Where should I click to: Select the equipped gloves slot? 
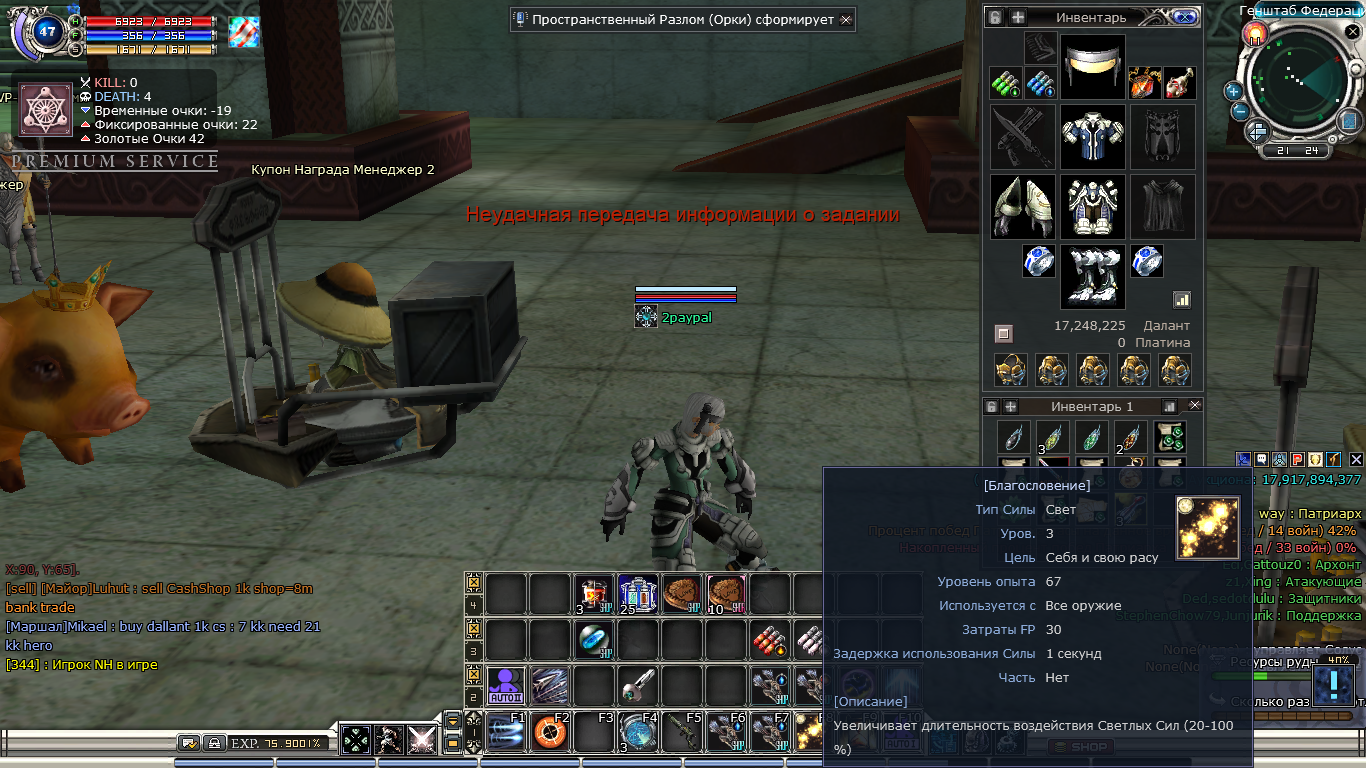pos(1022,207)
